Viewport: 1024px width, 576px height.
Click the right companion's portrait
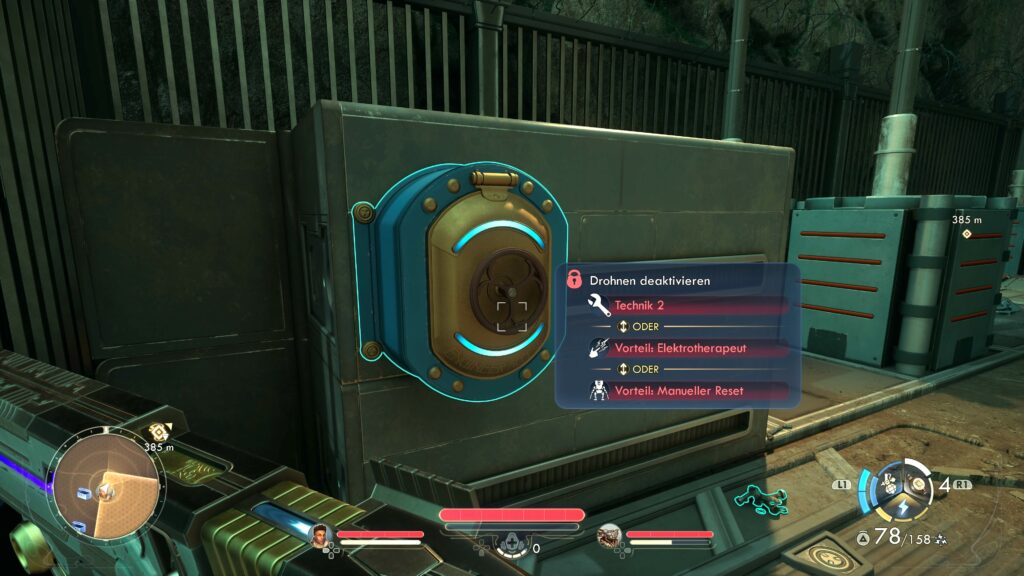(610, 536)
